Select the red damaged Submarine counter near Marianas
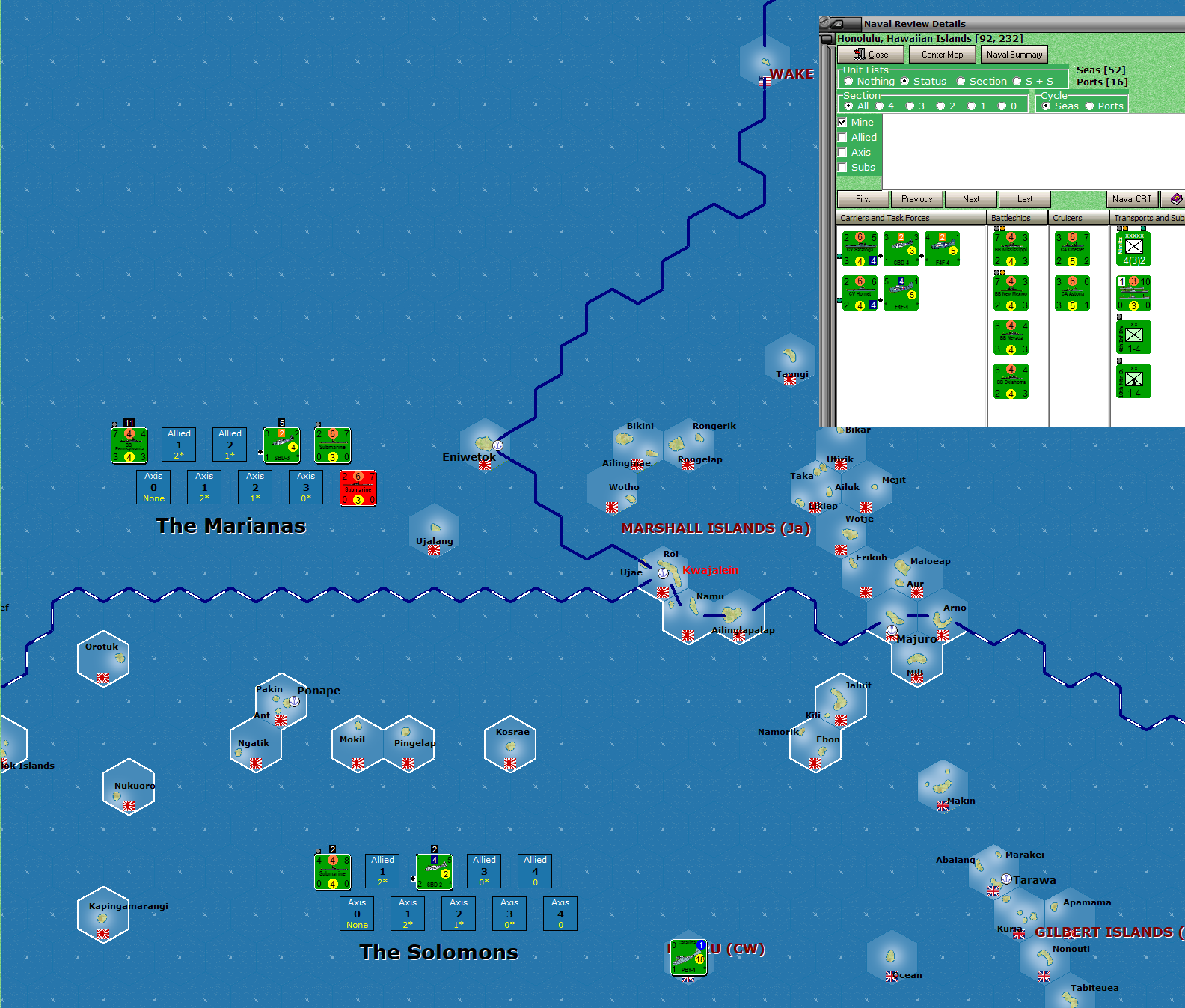 pos(358,488)
